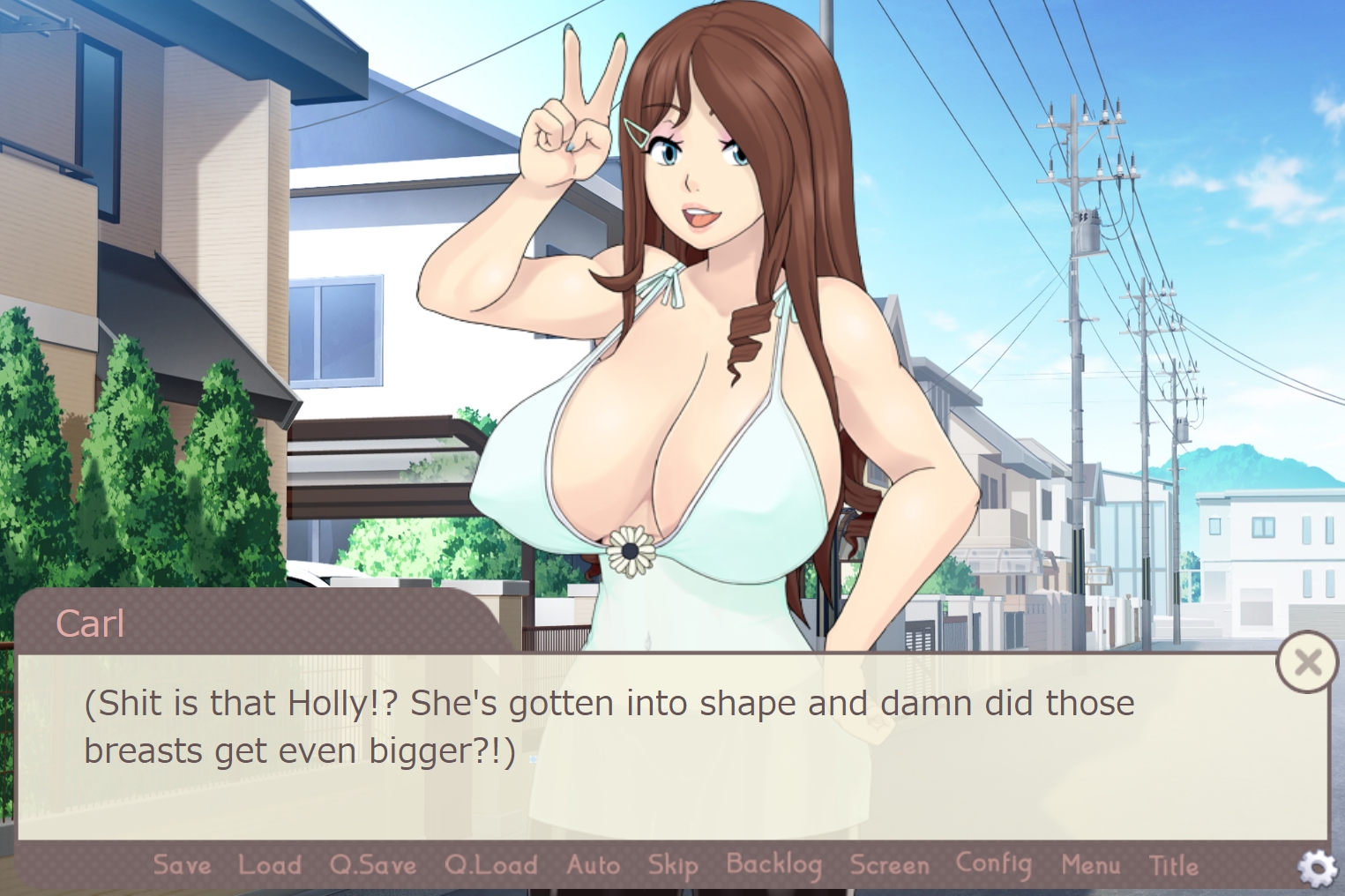Screen dimensions: 1345x896
Task: Click the blinking advance indicator after bigger?!
Action: pos(534,758)
